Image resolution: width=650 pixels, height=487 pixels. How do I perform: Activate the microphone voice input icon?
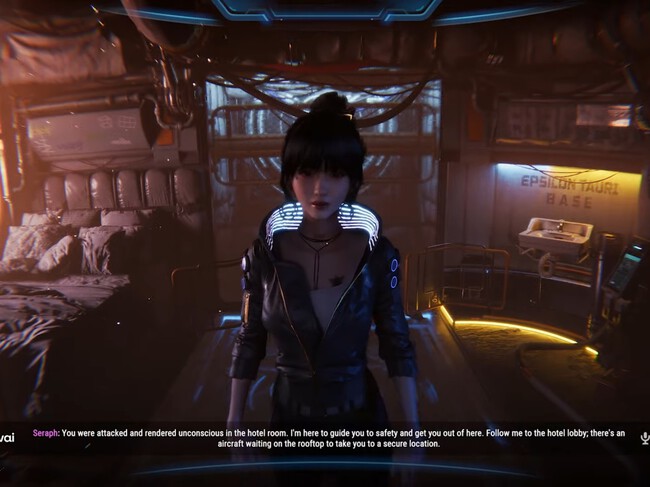(x=644, y=438)
